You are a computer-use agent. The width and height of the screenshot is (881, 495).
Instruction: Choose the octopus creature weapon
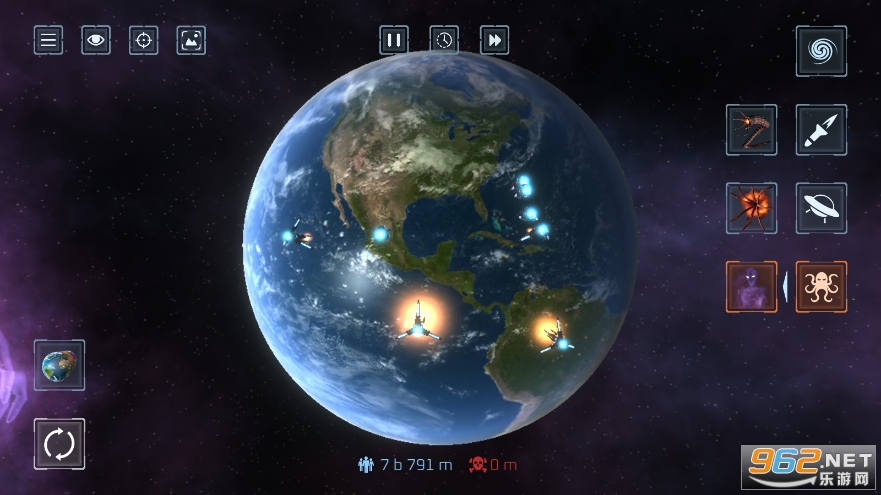(821, 287)
